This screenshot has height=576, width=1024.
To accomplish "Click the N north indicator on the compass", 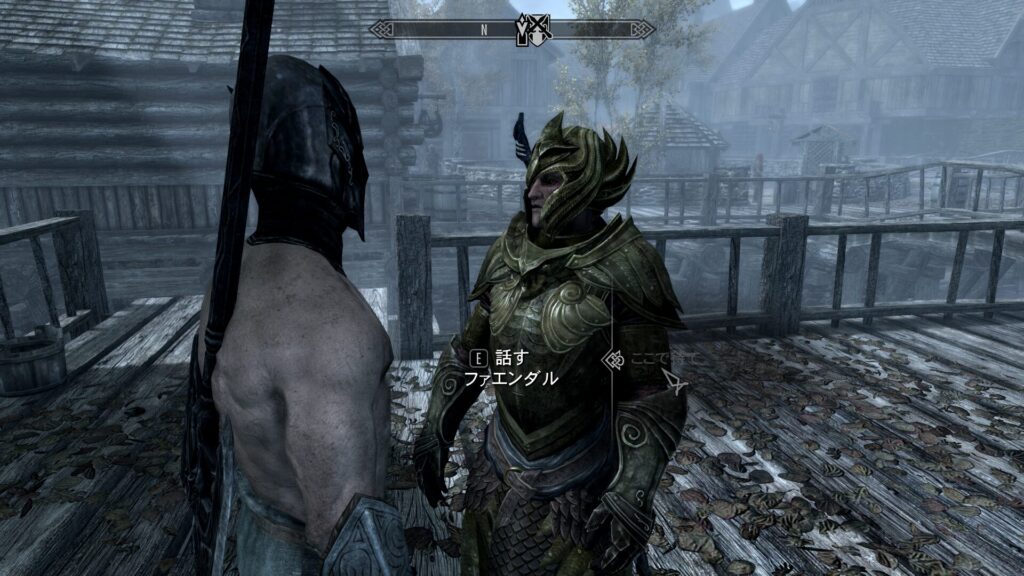I will coord(484,30).
